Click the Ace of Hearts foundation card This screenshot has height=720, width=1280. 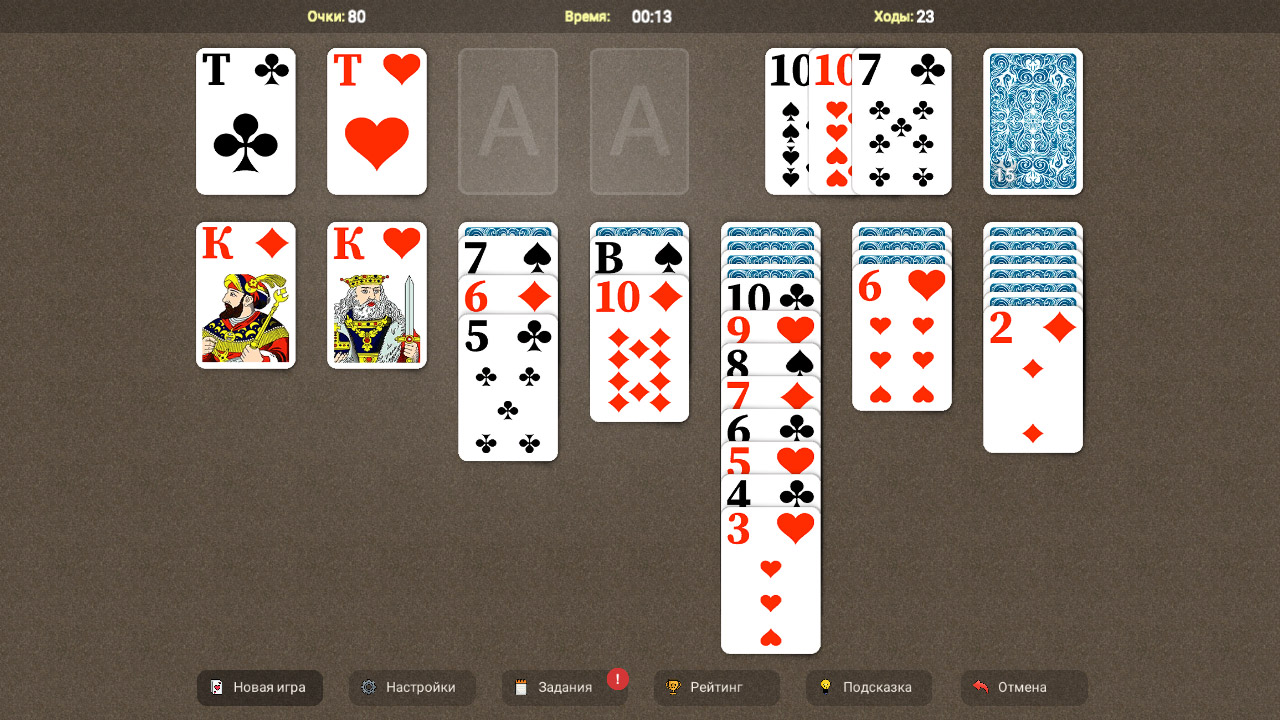click(x=376, y=120)
